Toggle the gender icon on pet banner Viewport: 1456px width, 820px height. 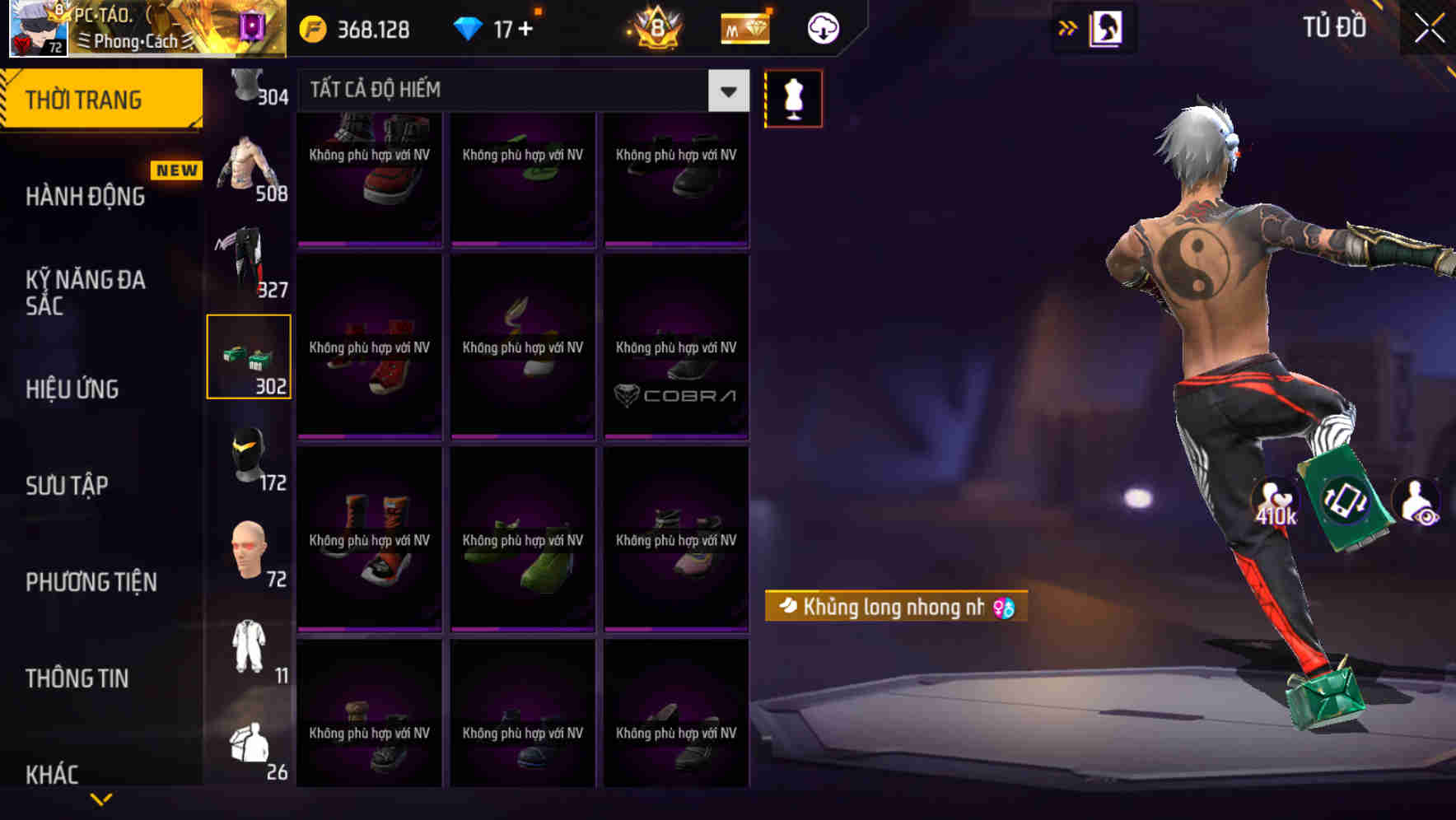tap(1004, 607)
